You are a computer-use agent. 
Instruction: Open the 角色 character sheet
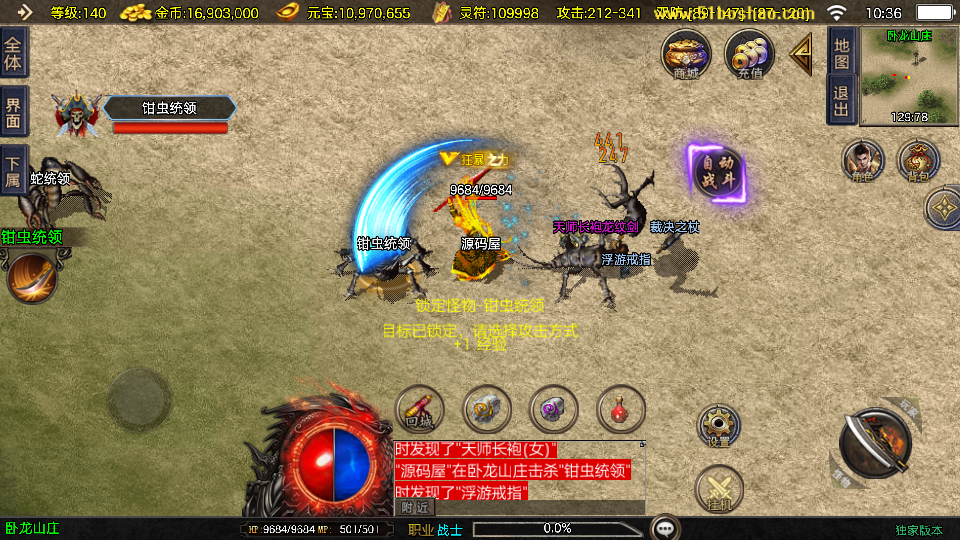[863, 162]
